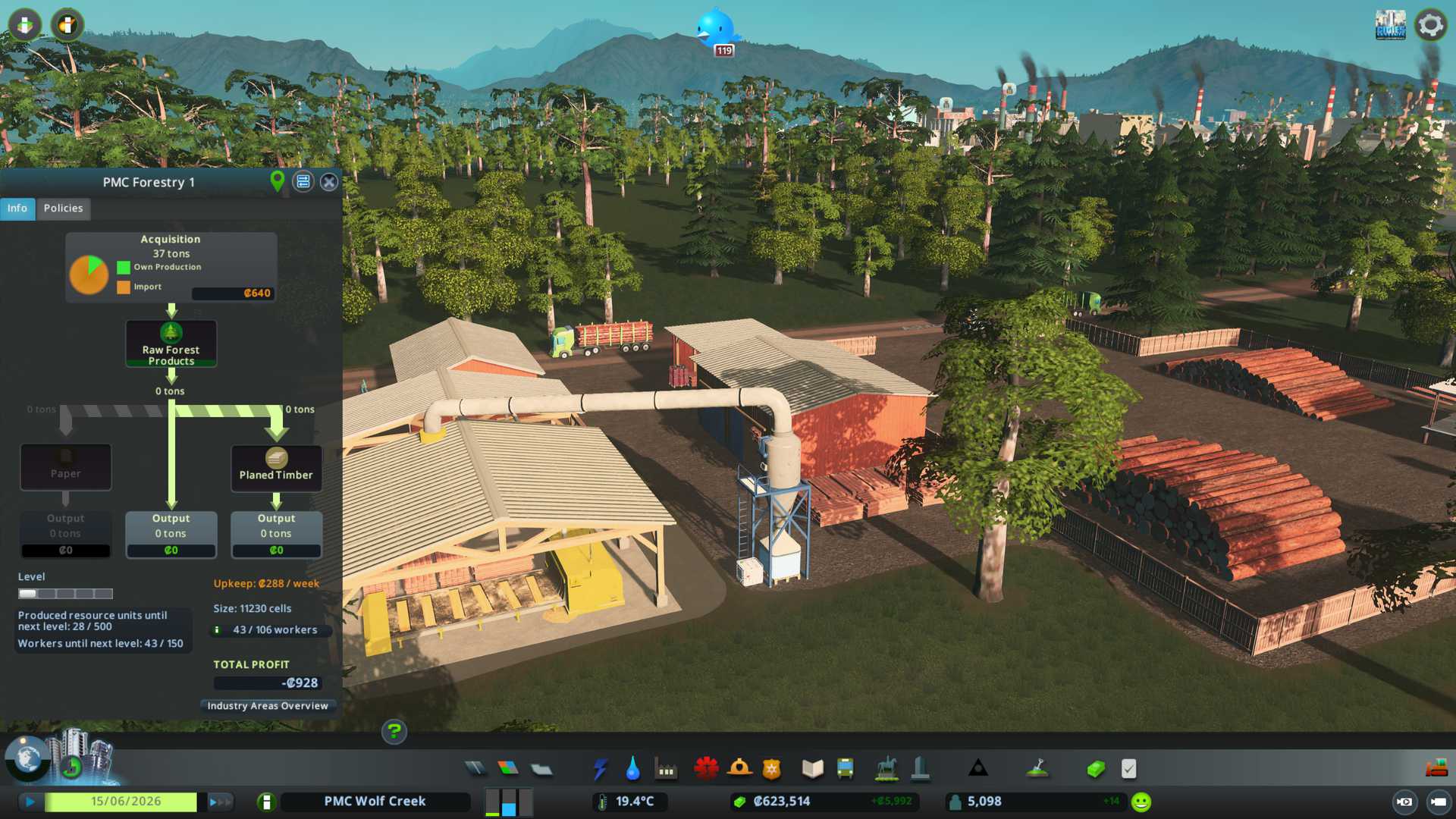Click the green question mark advisor button
Image resolution: width=1456 pixels, height=819 pixels.
tap(394, 732)
